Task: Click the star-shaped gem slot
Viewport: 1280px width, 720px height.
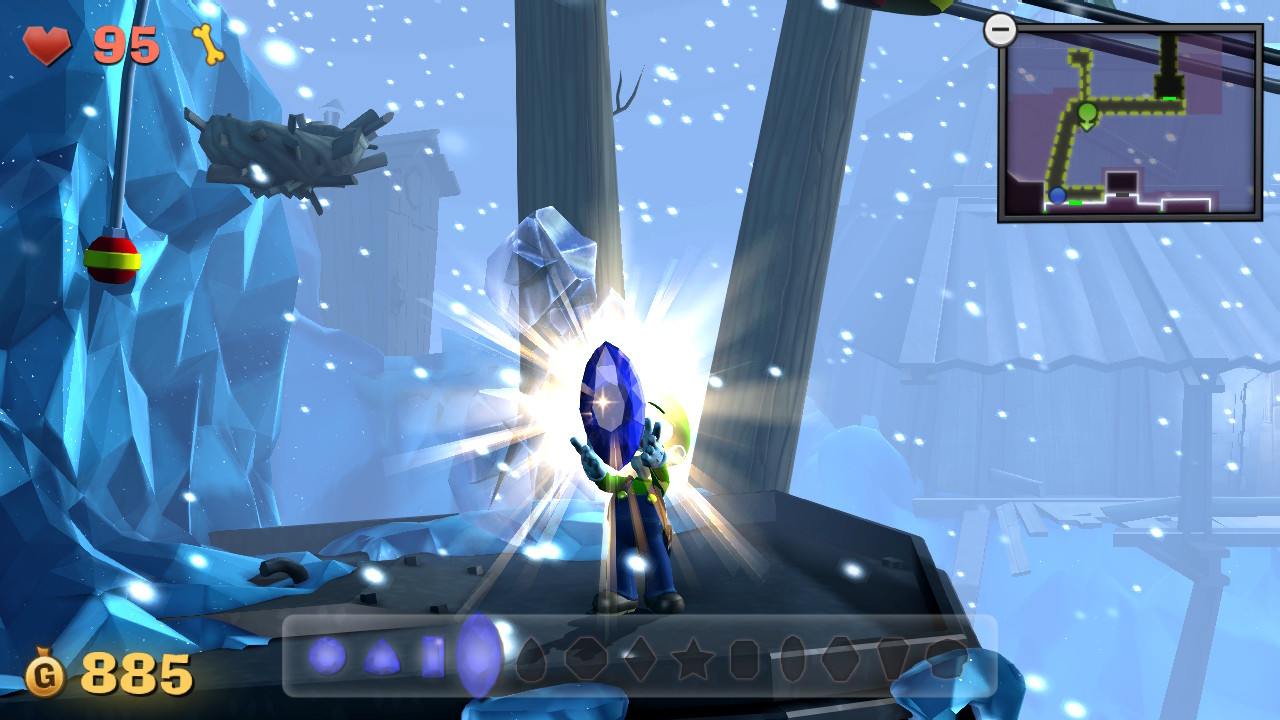Action: tap(693, 660)
